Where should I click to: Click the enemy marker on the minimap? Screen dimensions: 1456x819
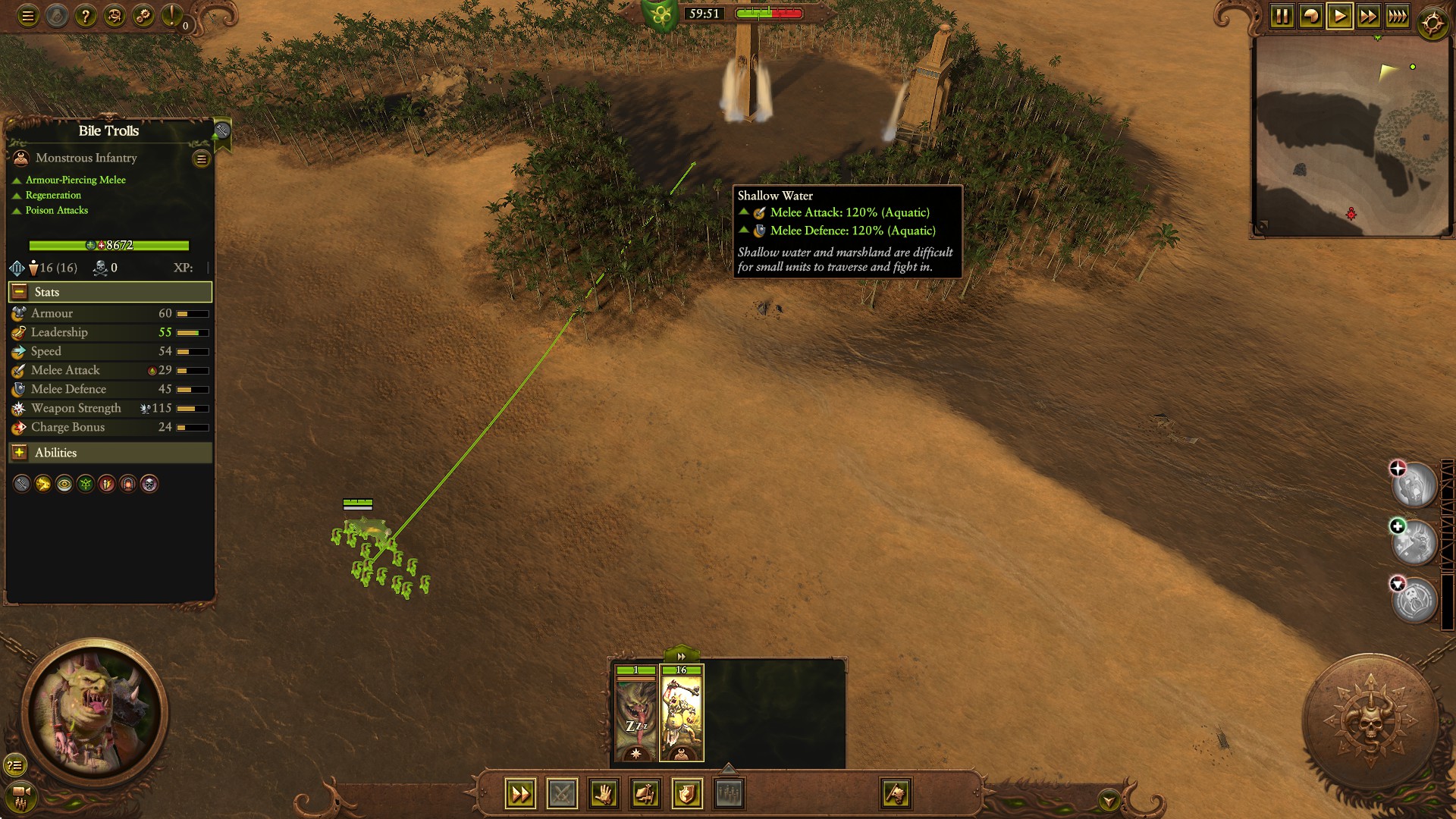coord(1353,214)
